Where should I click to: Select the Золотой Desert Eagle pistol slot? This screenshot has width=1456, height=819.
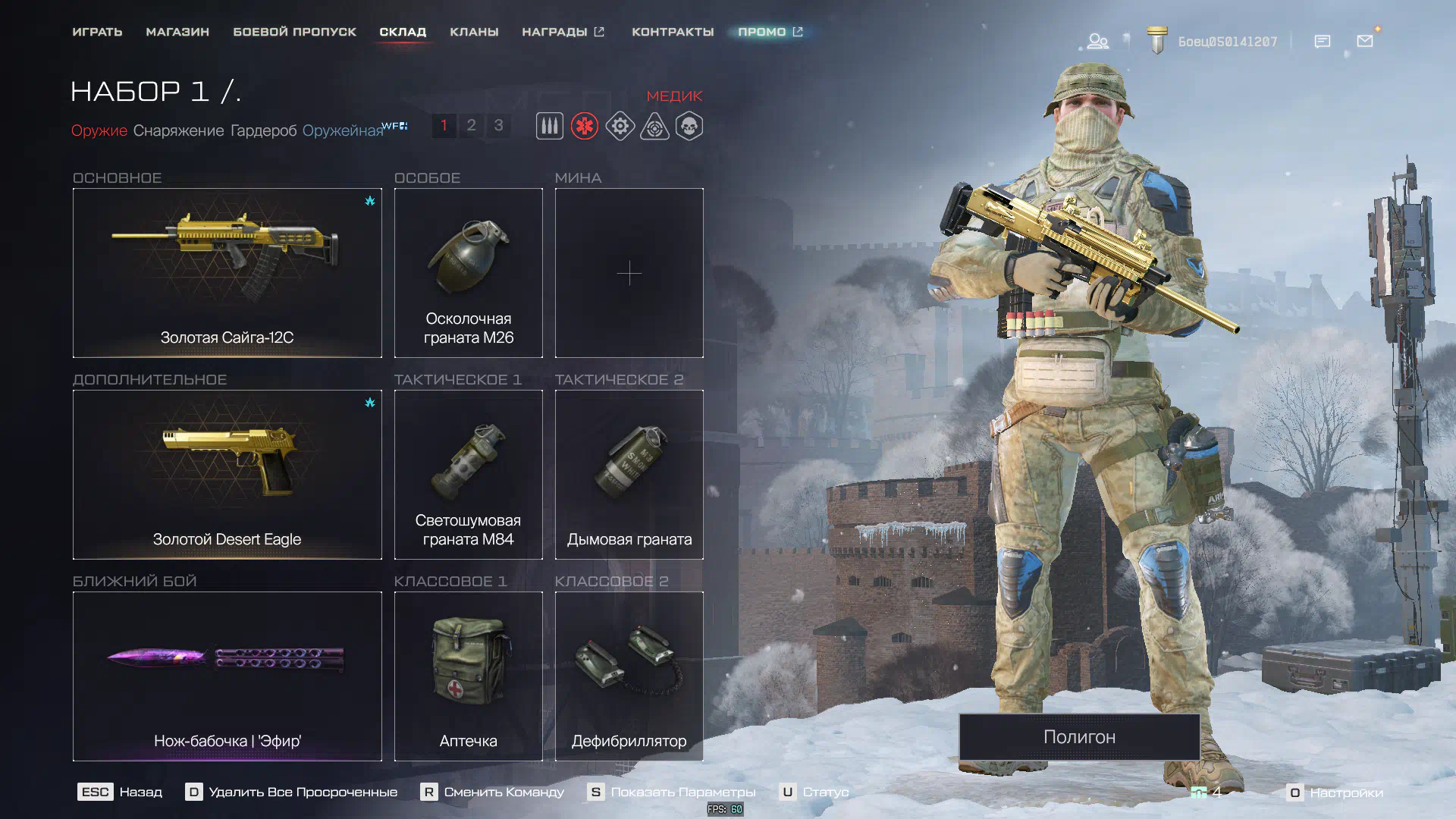tap(227, 474)
